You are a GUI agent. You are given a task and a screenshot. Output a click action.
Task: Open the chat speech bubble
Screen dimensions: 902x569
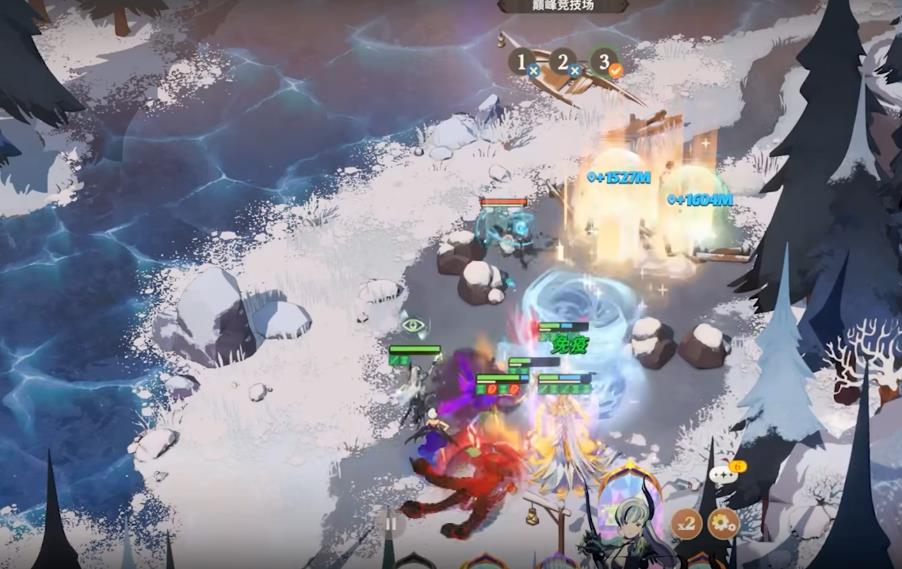coord(724,473)
